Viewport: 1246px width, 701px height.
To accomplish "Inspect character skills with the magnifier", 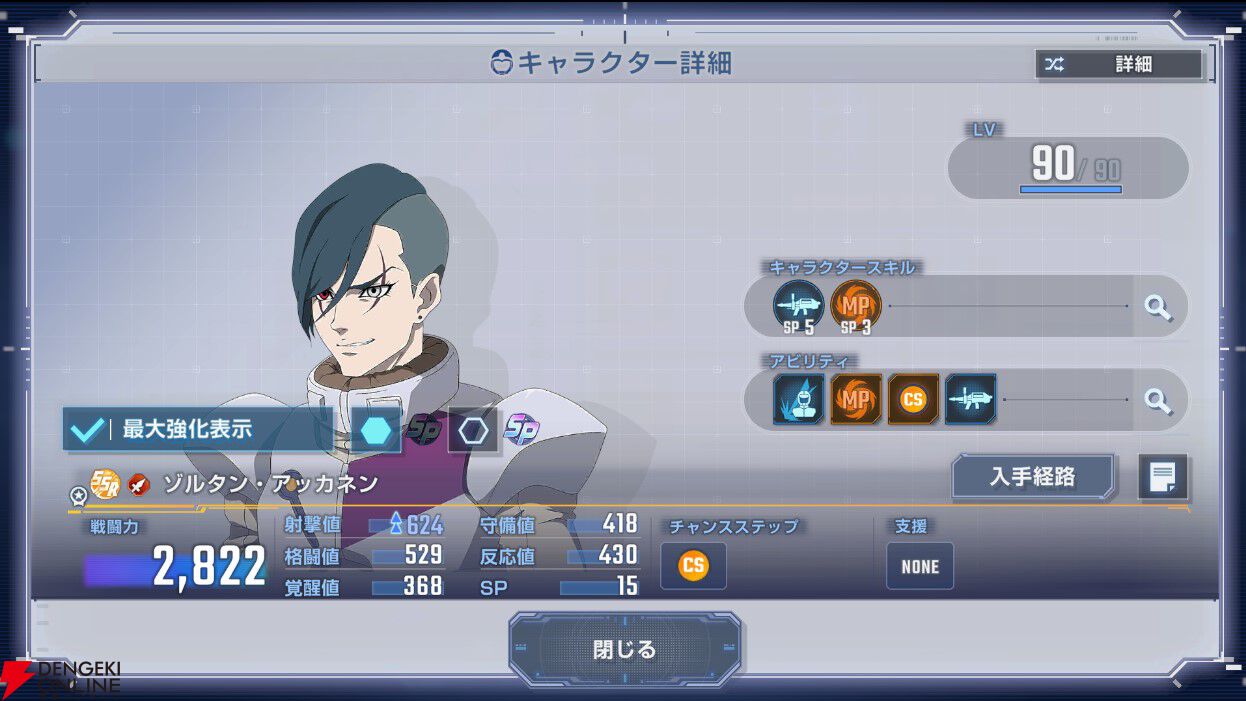I will point(1158,307).
